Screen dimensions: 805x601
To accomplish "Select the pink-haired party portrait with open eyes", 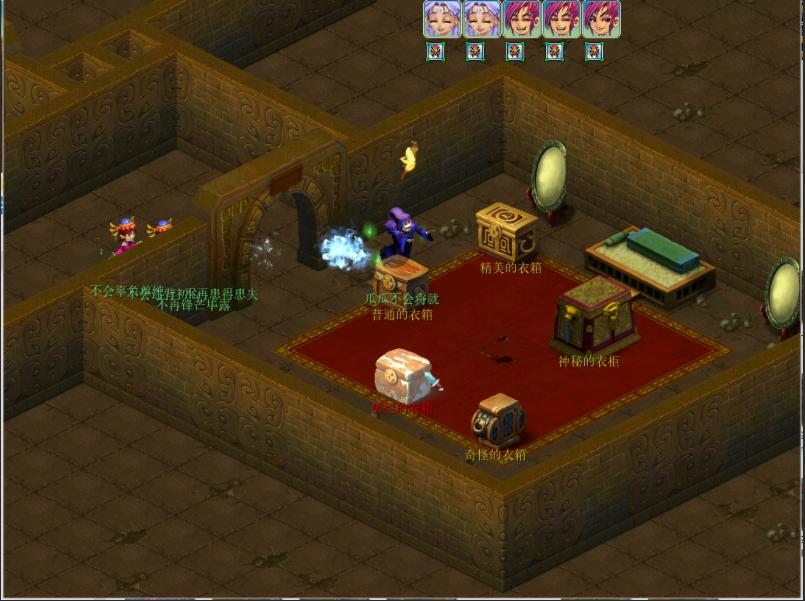I will click(x=601, y=19).
